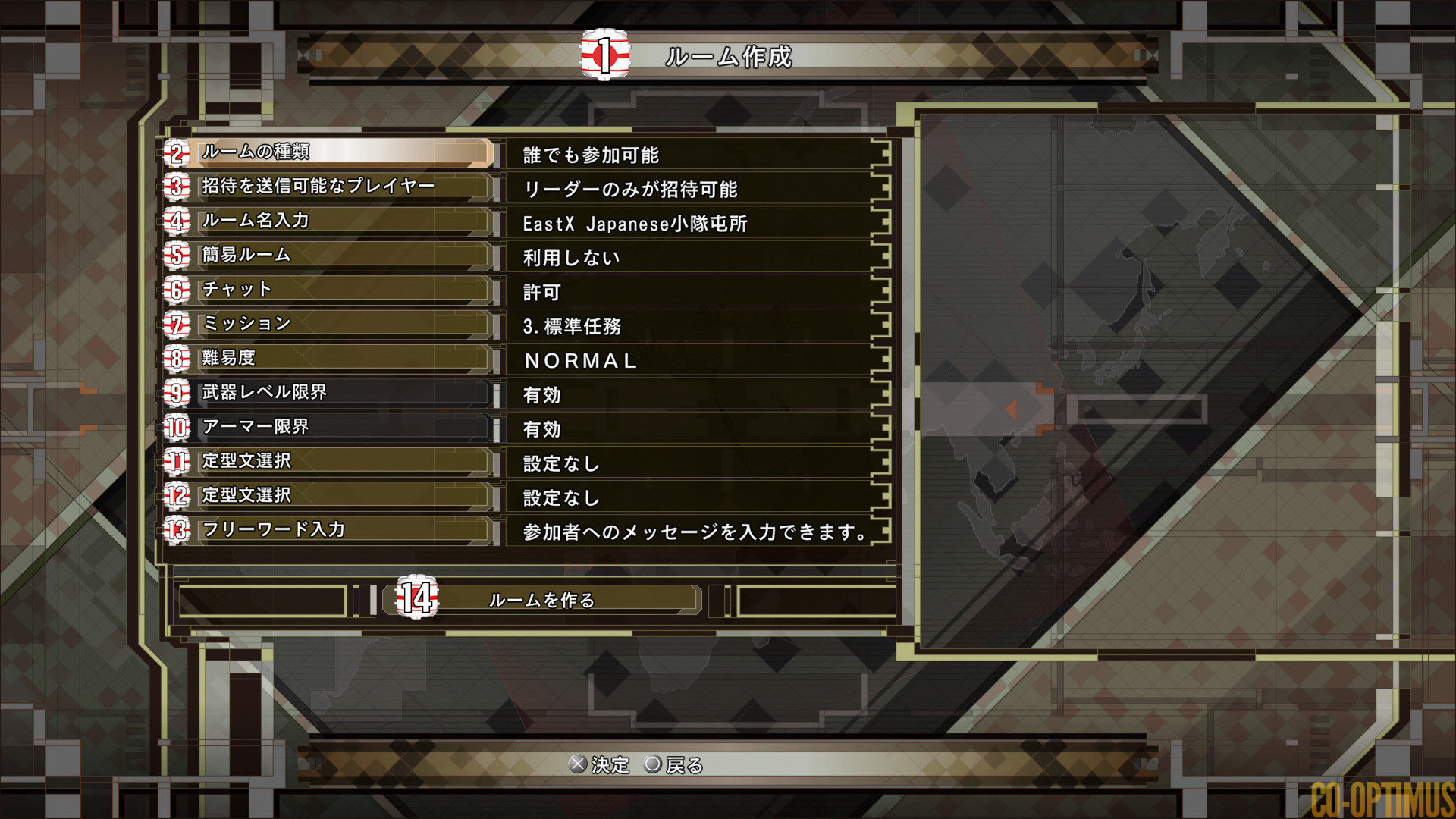
Task: Click the drum icon beside ミッション row
Action: 176,325
